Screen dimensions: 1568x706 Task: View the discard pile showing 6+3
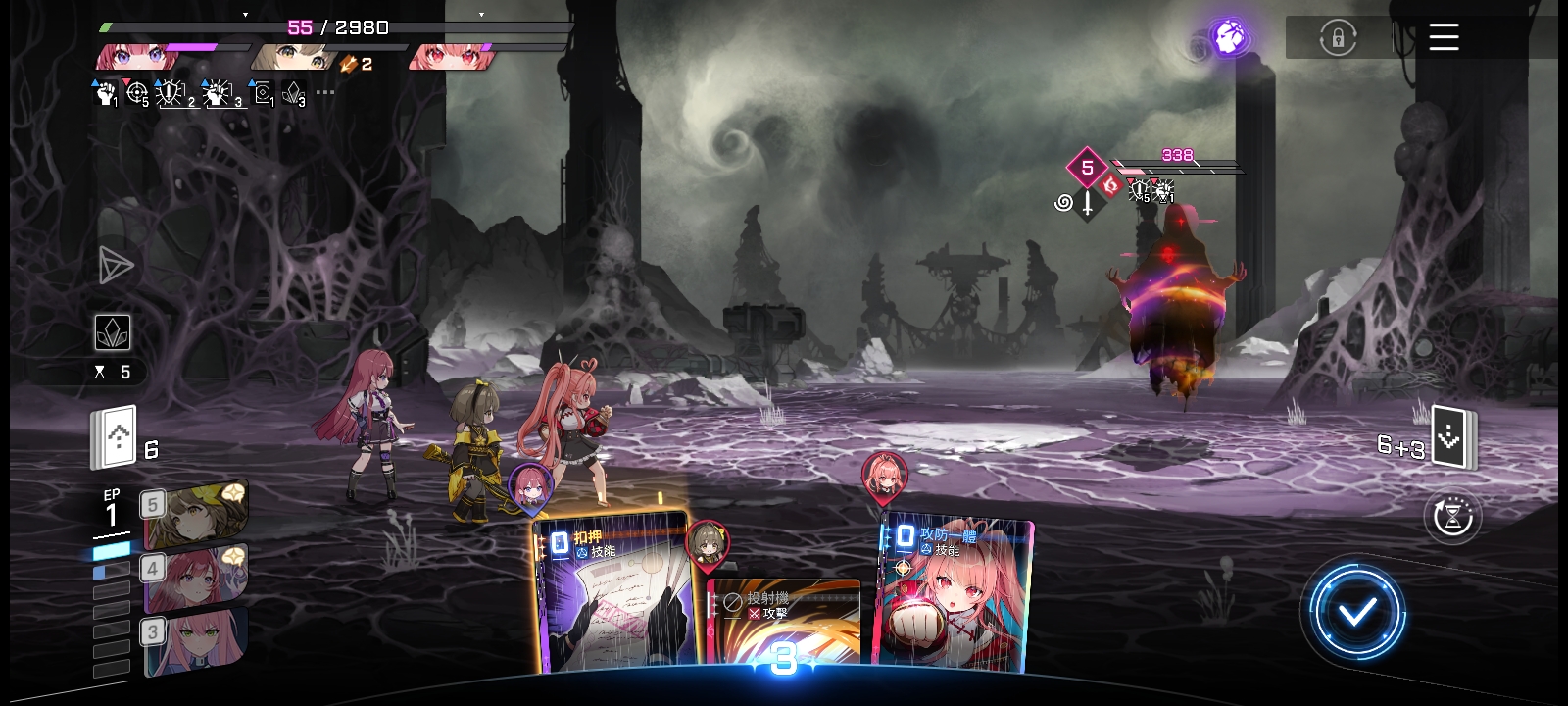pyautogui.click(x=1452, y=437)
